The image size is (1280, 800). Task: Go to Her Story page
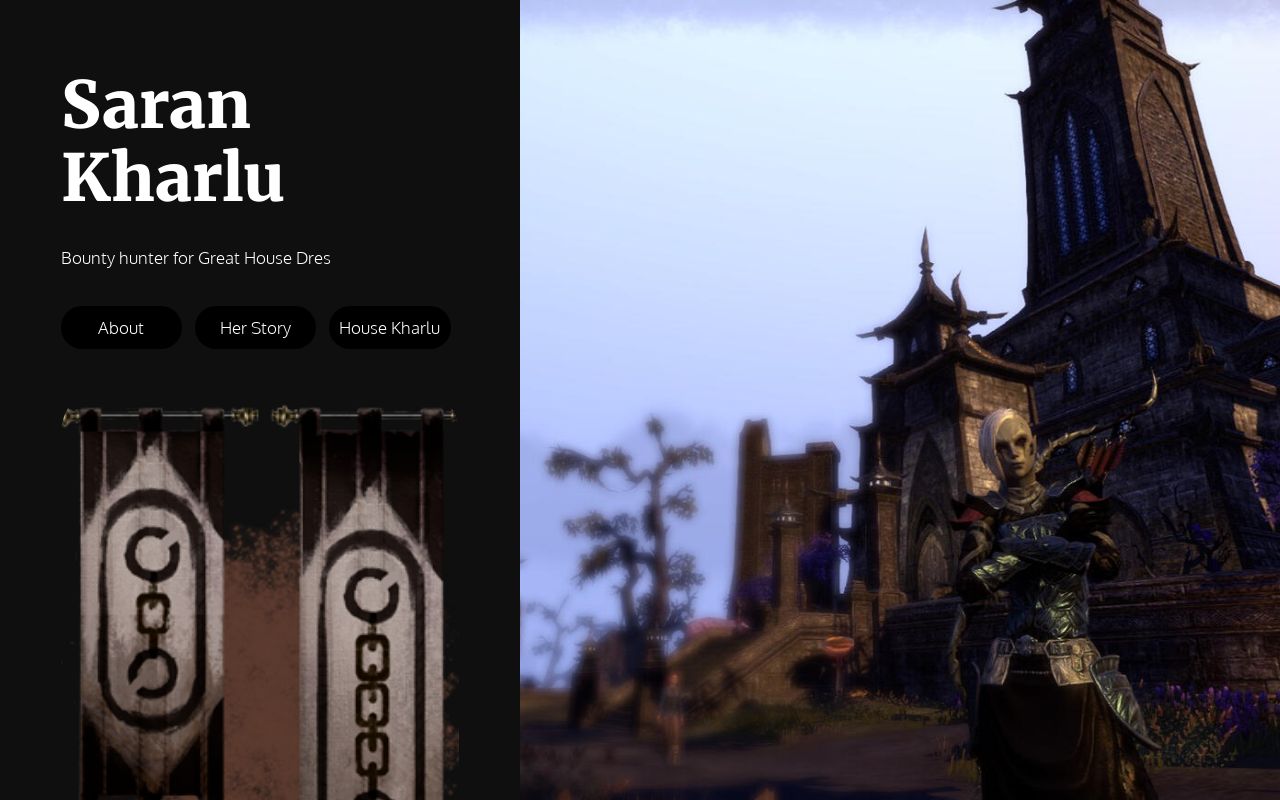pos(255,328)
